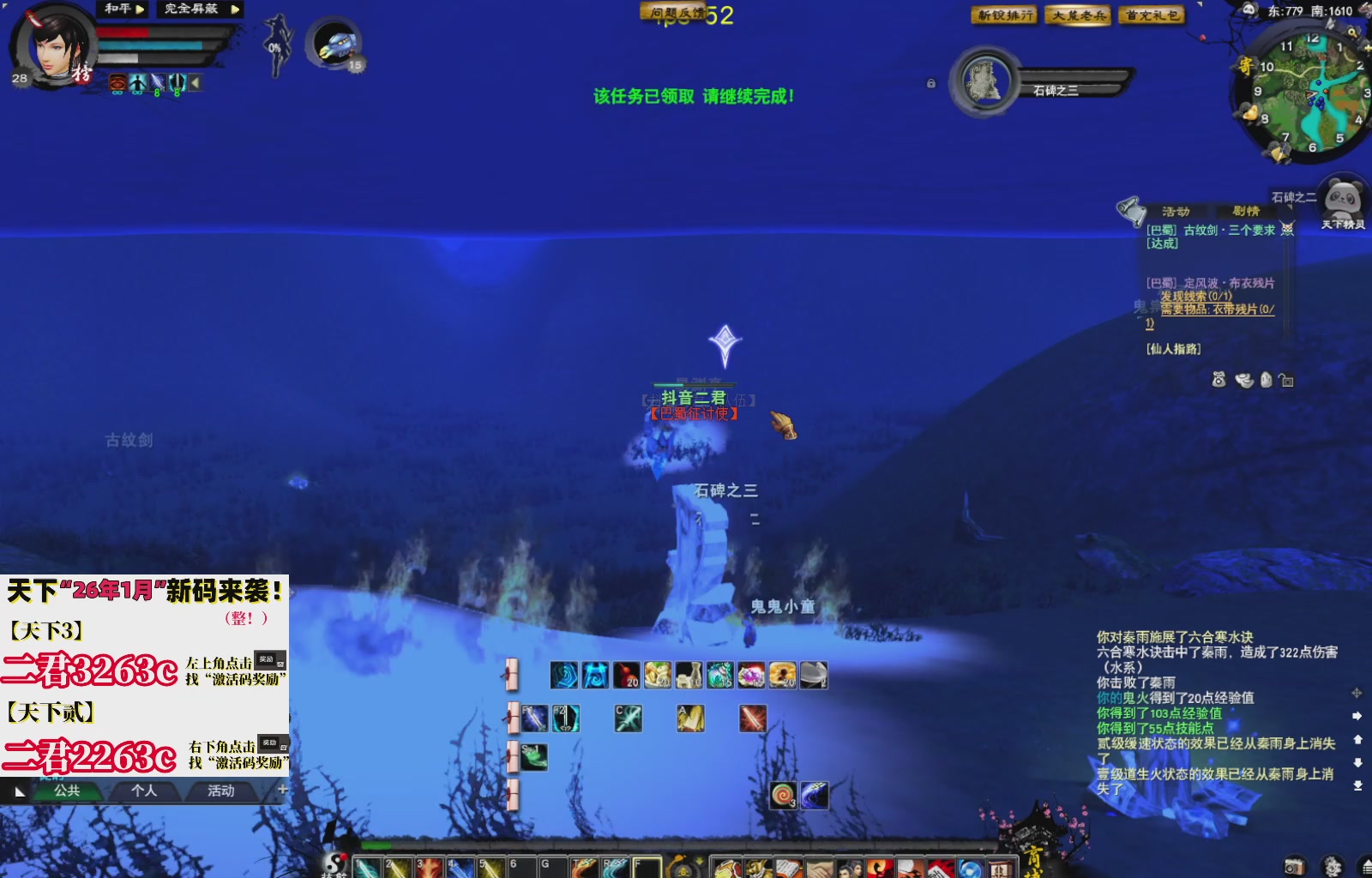Select the green S+1 skill icon
Screen dimensions: 1372x878
[533, 758]
